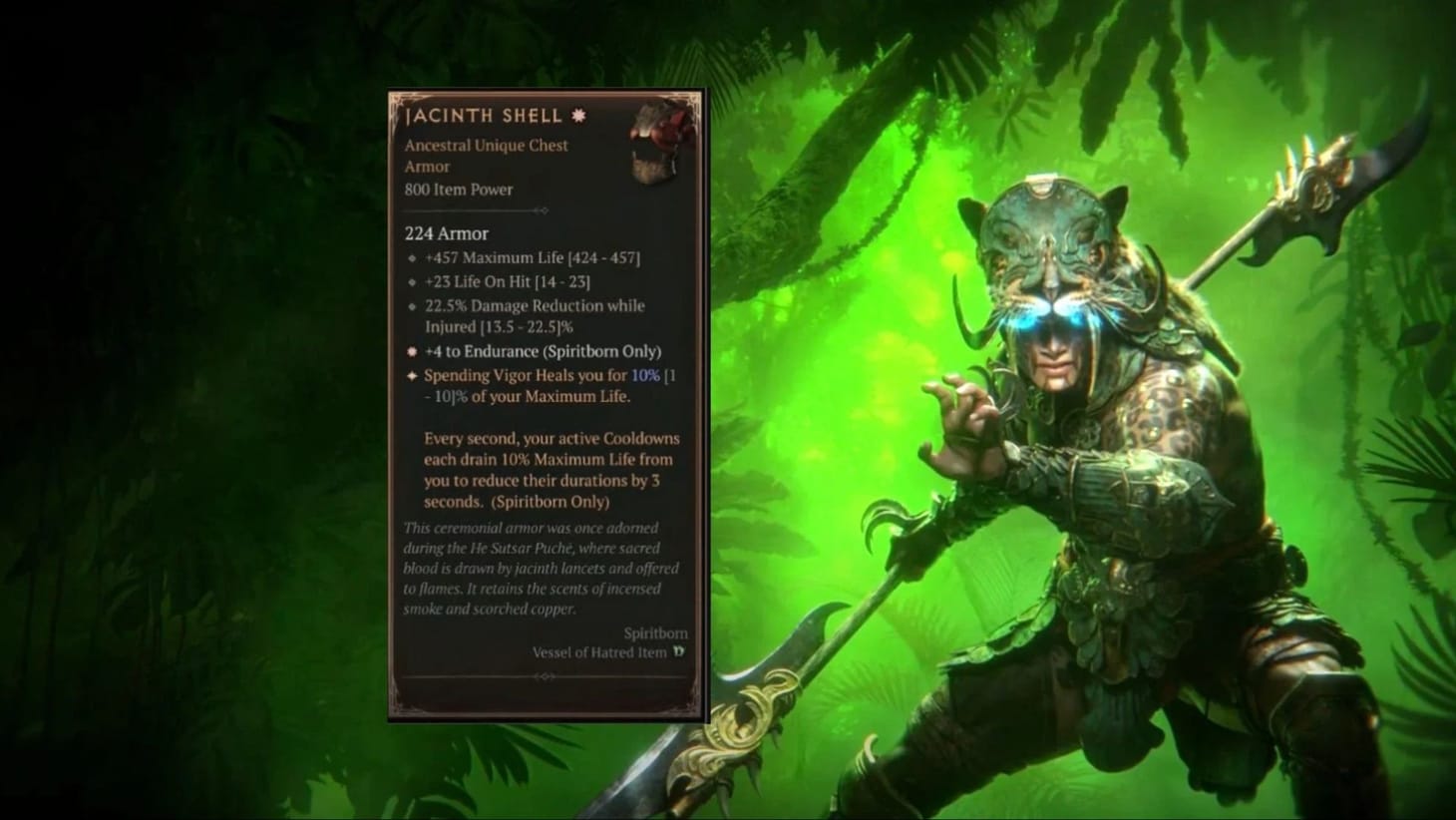Click the diamond bullet before Damage Reduction affix
This screenshot has height=820, width=1456.
[x=413, y=306]
